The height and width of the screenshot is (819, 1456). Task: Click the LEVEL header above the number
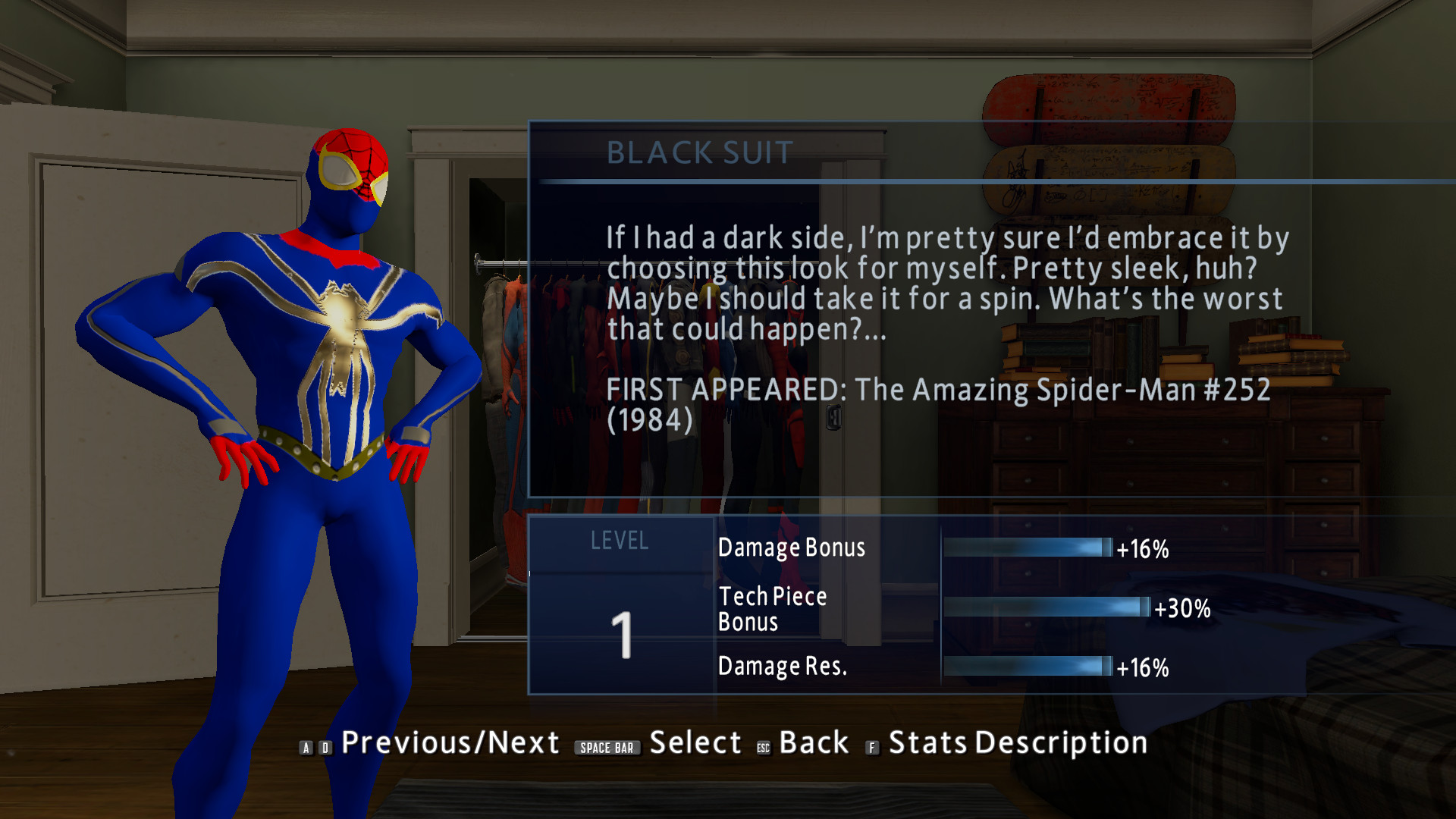point(620,541)
